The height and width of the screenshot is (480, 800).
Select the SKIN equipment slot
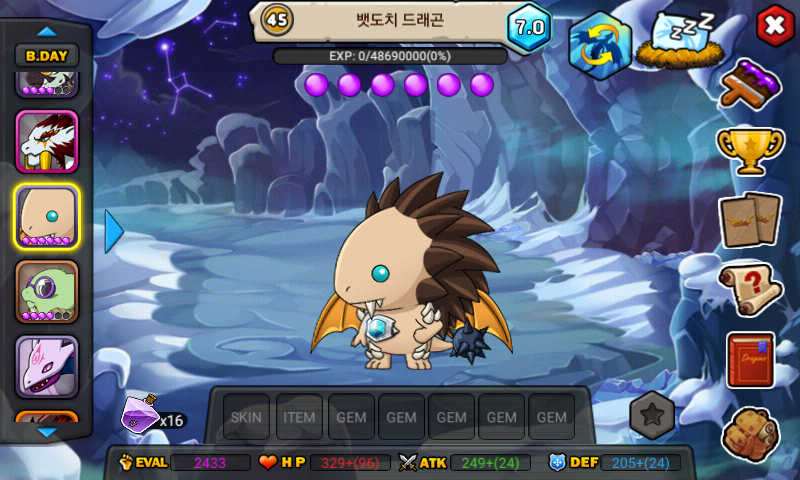tap(245, 417)
